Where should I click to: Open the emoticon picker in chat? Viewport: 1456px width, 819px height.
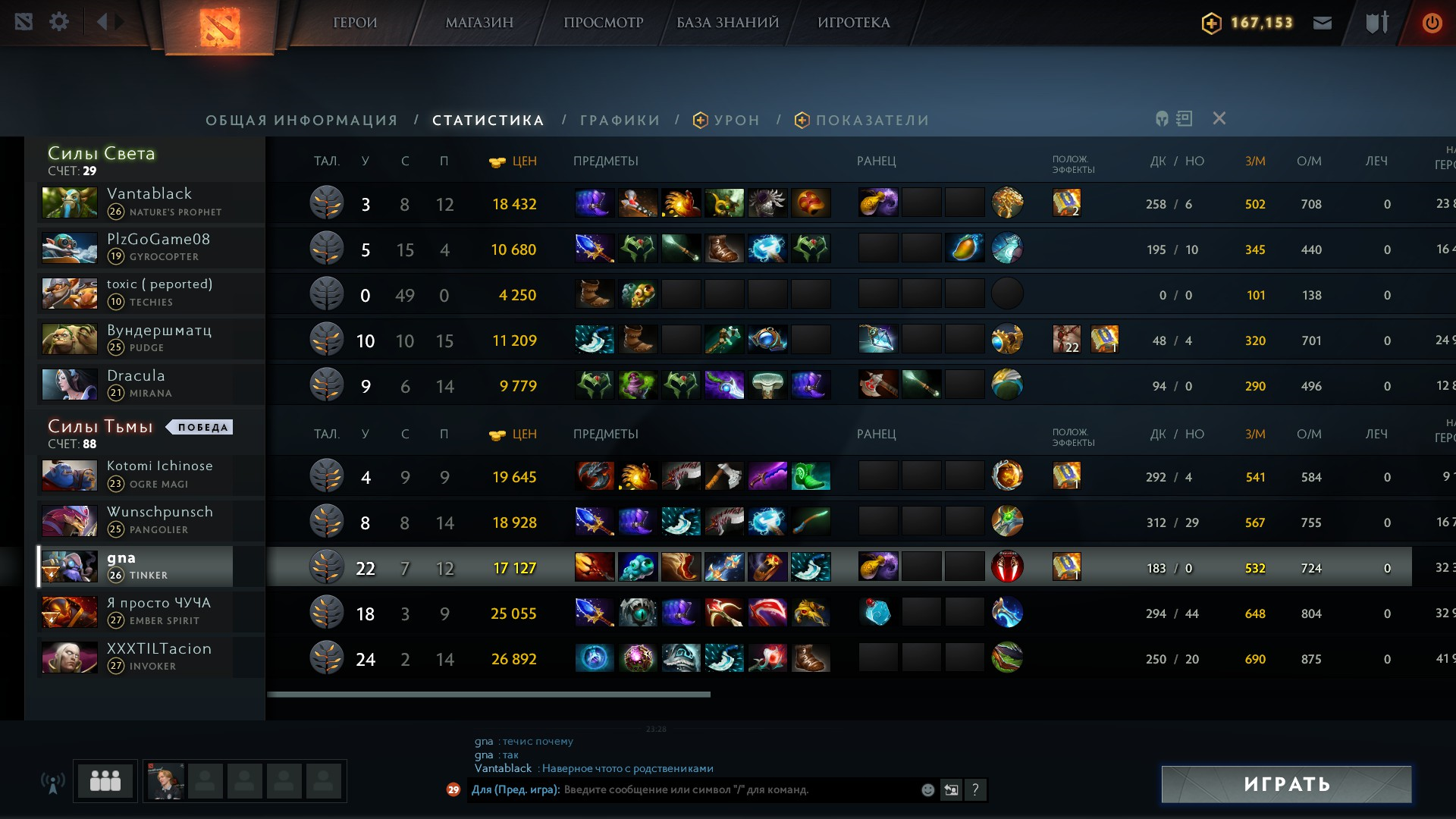coord(927,790)
